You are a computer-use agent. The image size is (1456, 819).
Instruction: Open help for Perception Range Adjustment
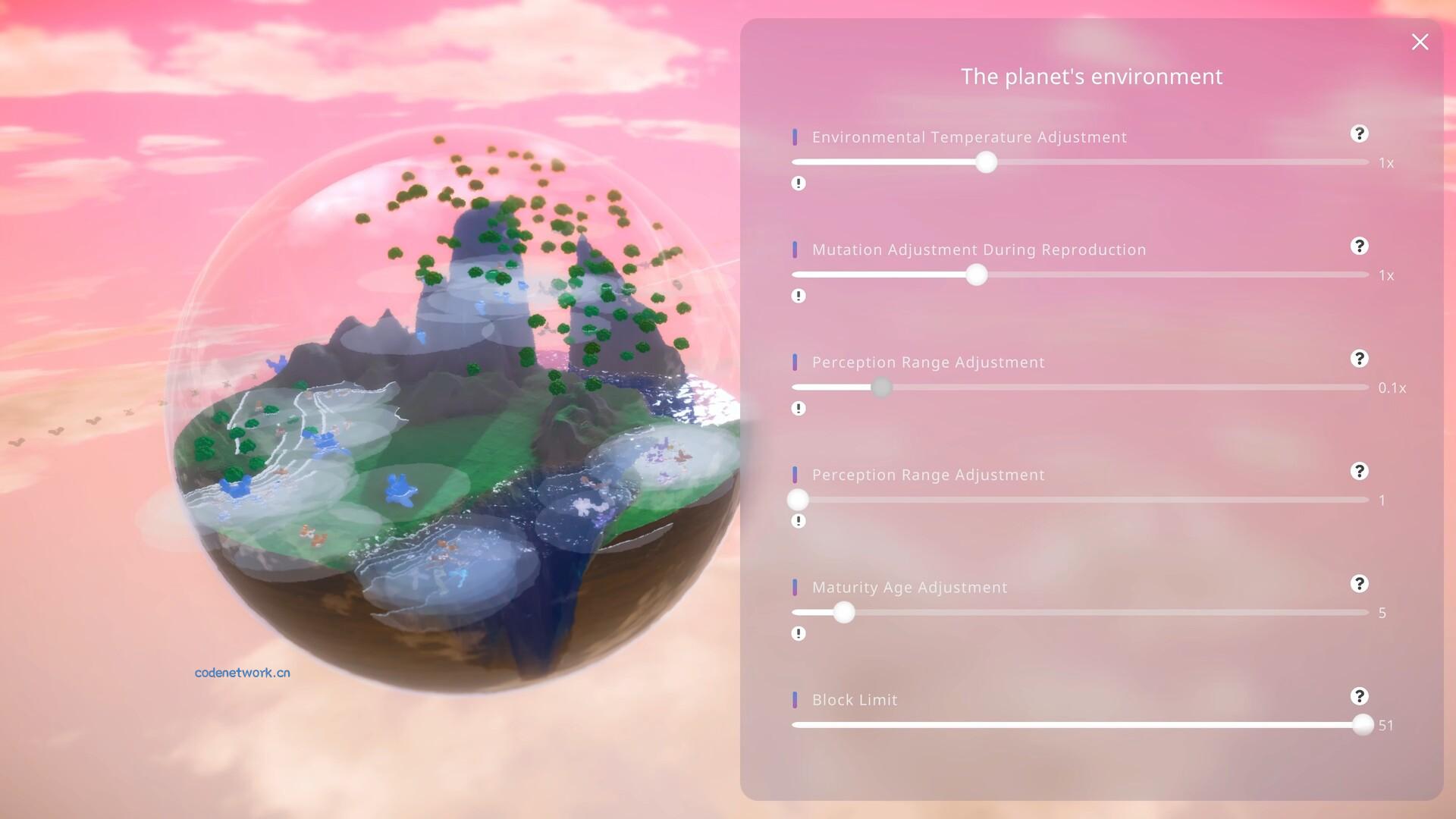[x=1360, y=359]
